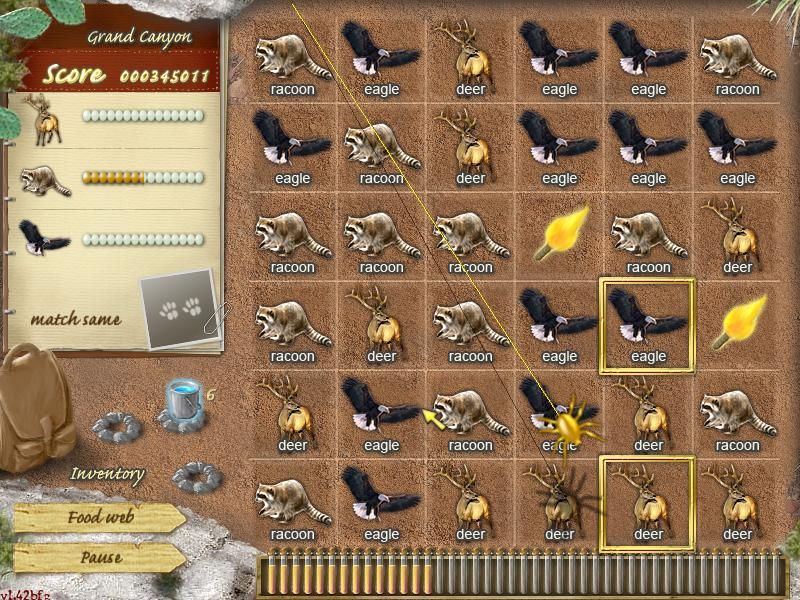The image size is (800, 600).
Task: Open the backpack inventory
Action: (38, 410)
